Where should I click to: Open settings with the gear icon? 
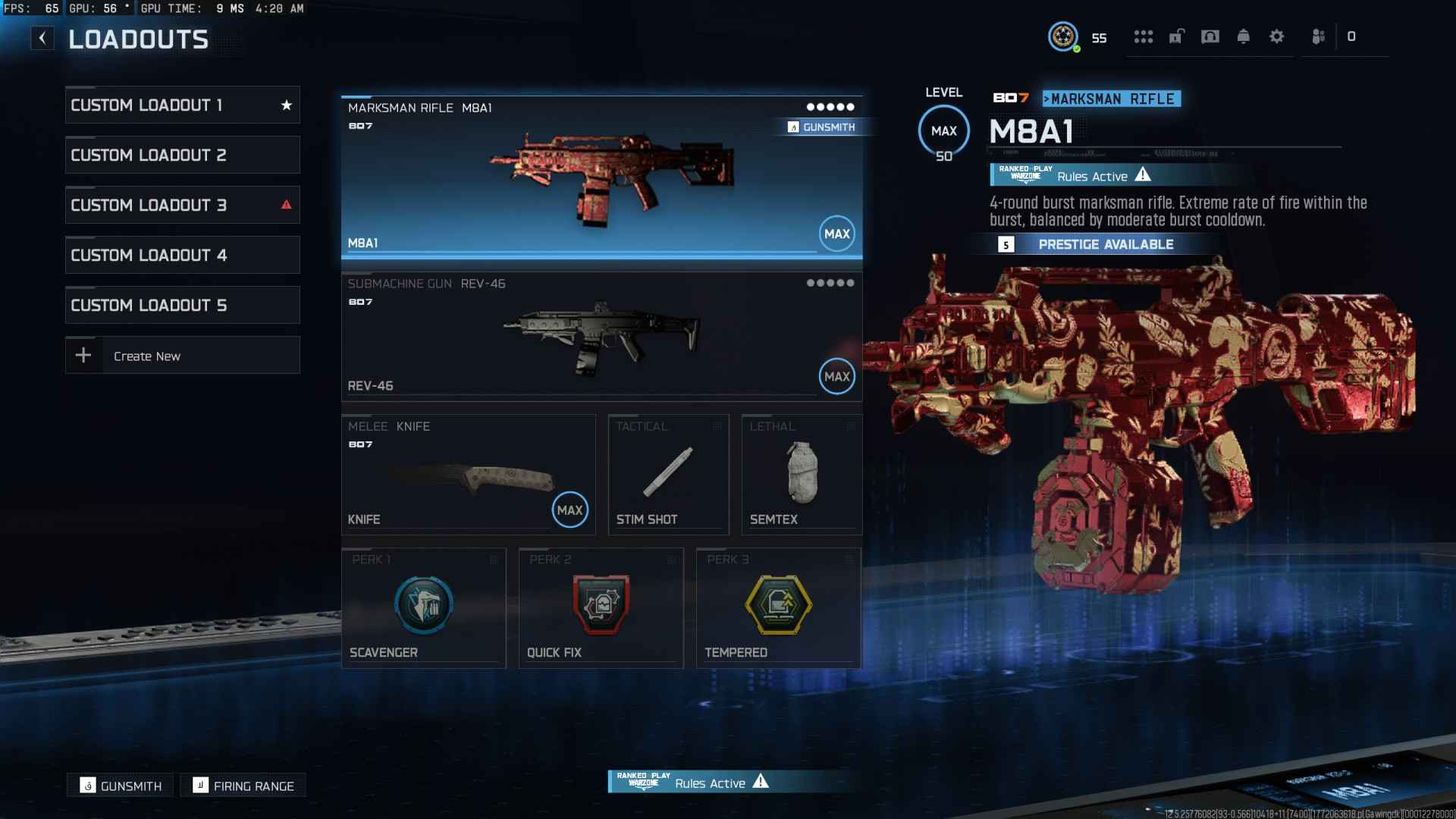pyautogui.click(x=1277, y=36)
